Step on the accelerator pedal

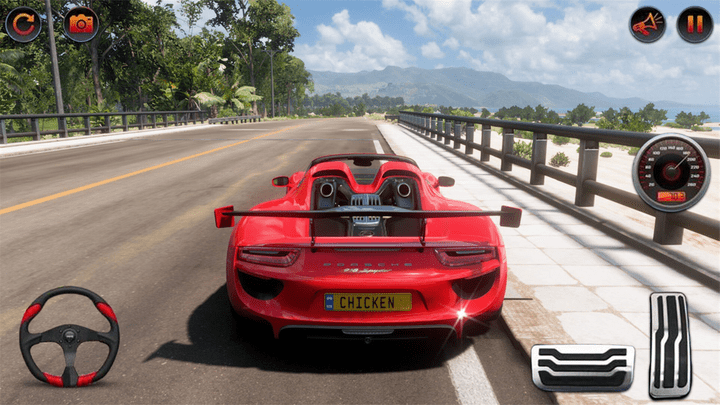tap(669, 345)
